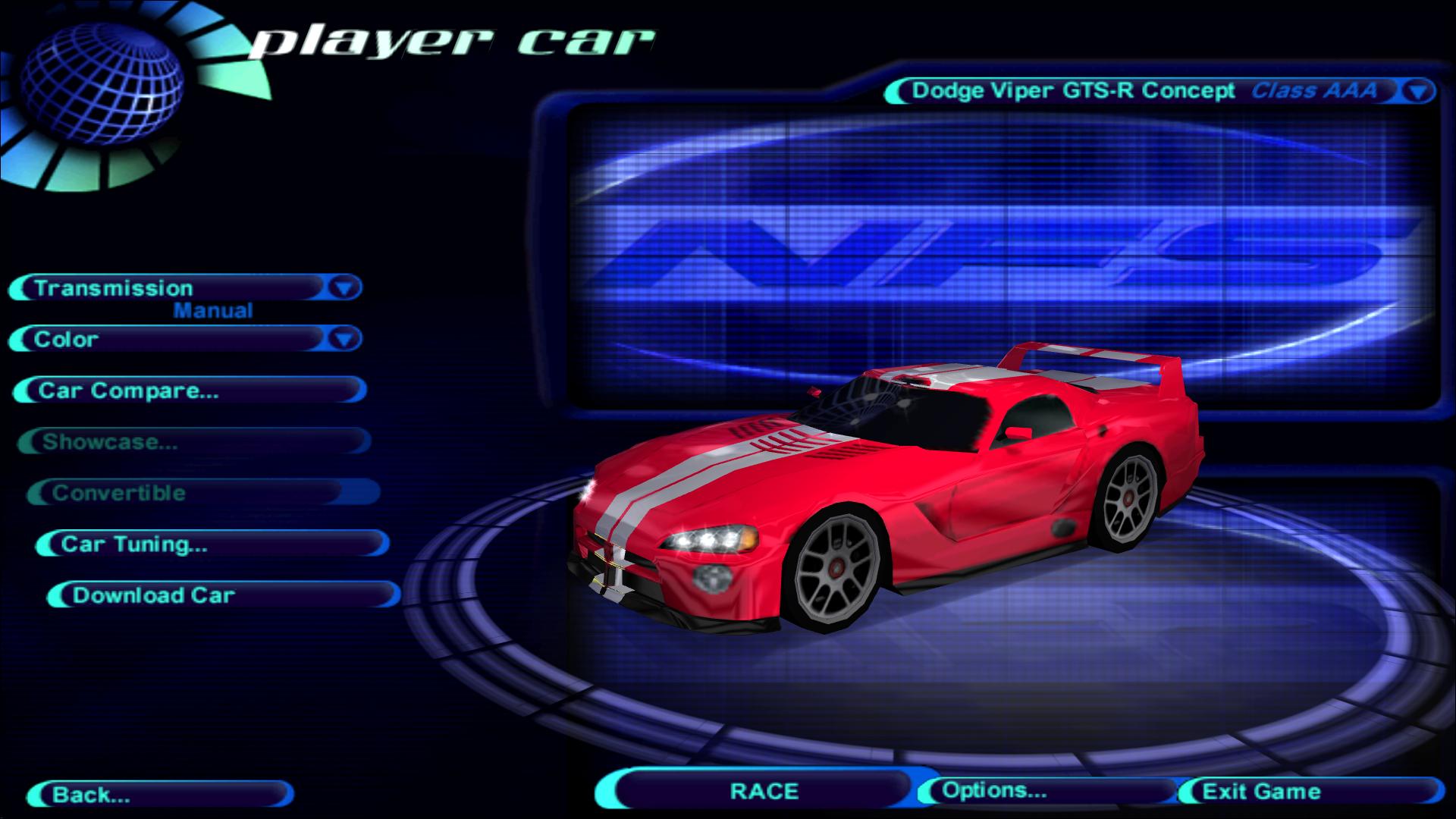Choose Exit Game

(x=1310, y=792)
